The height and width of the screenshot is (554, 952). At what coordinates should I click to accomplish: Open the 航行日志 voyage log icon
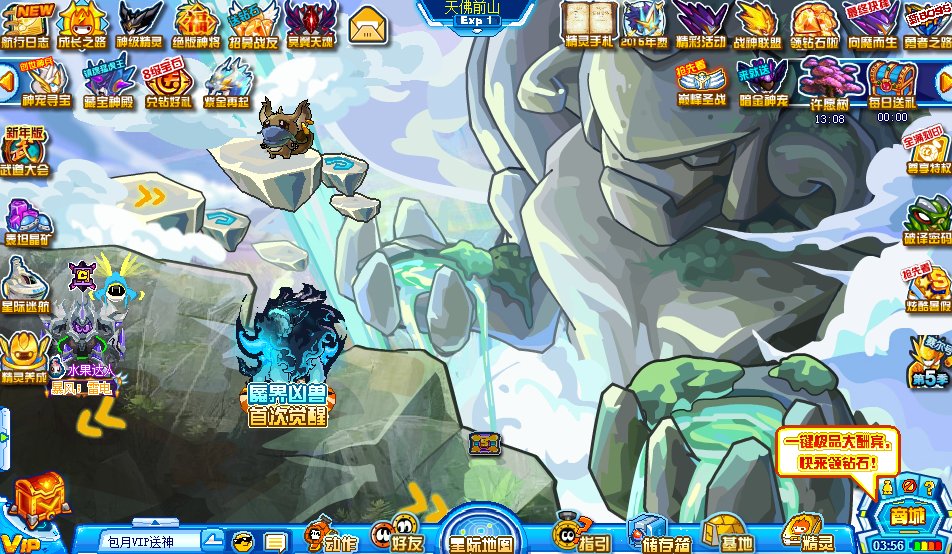(x=26, y=24)
